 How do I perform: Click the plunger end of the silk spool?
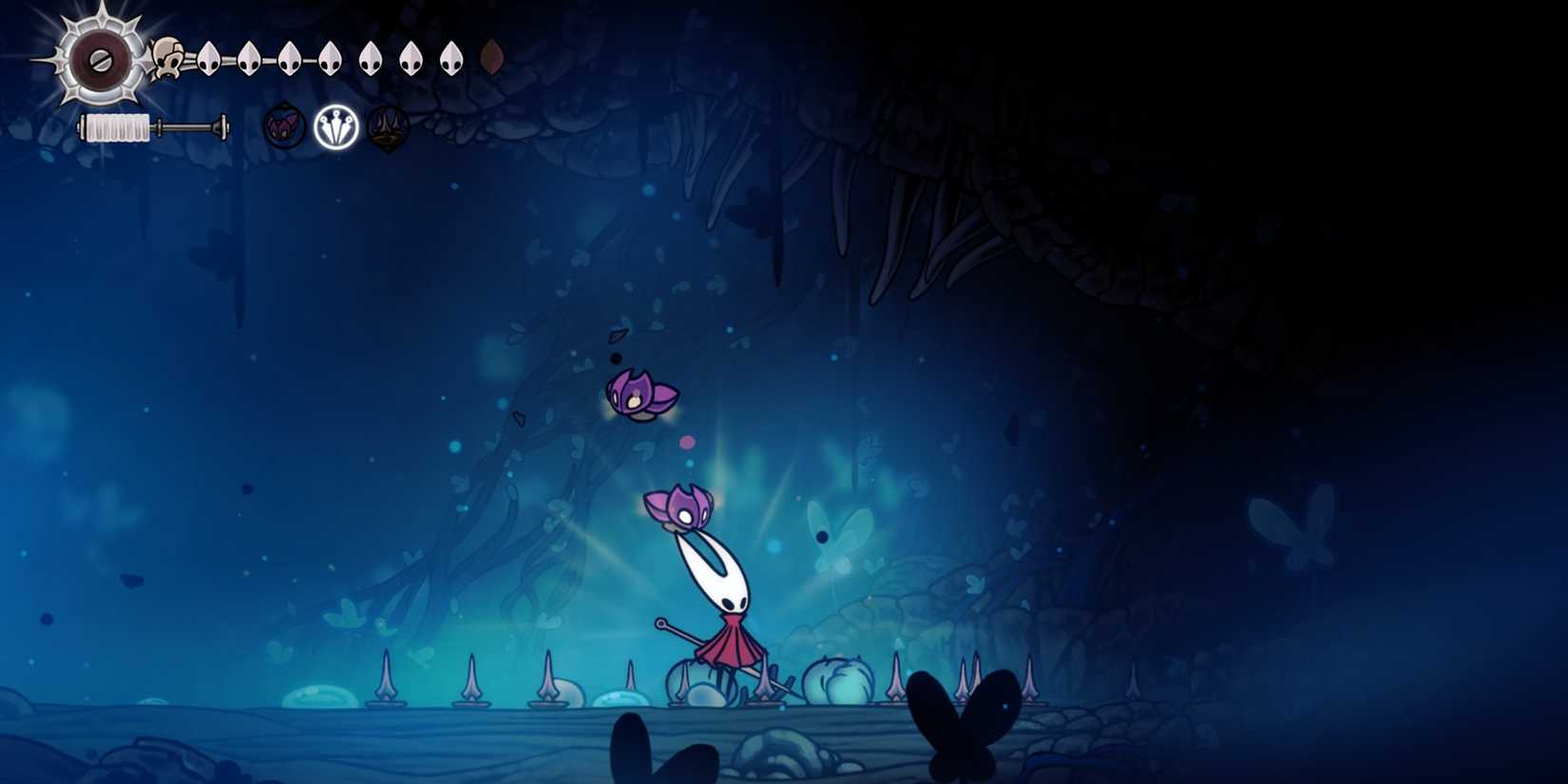pos(220,125)
